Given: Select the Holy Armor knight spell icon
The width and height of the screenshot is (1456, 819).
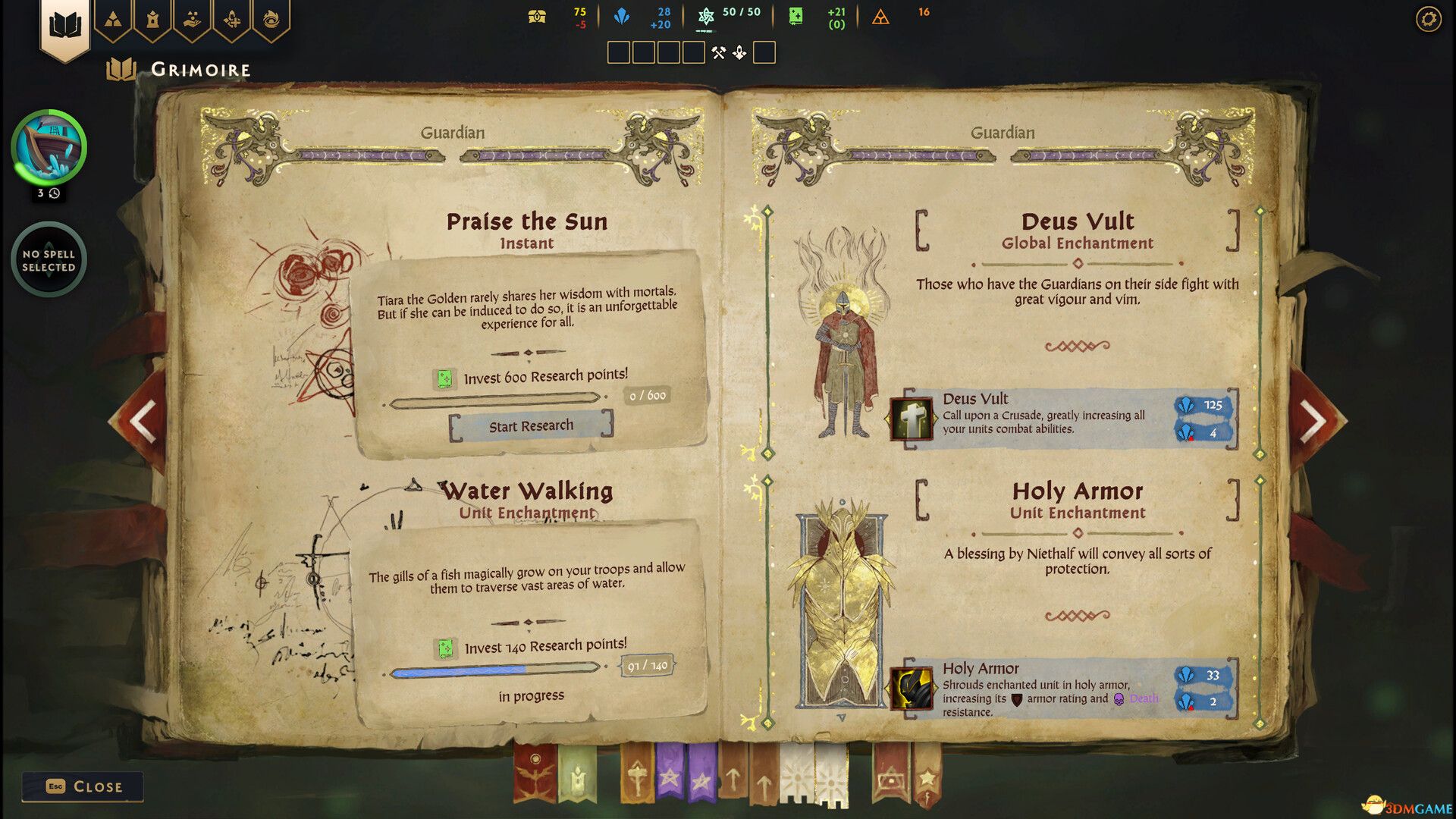Looking at the screenshot, I should [x=912, y=689].
